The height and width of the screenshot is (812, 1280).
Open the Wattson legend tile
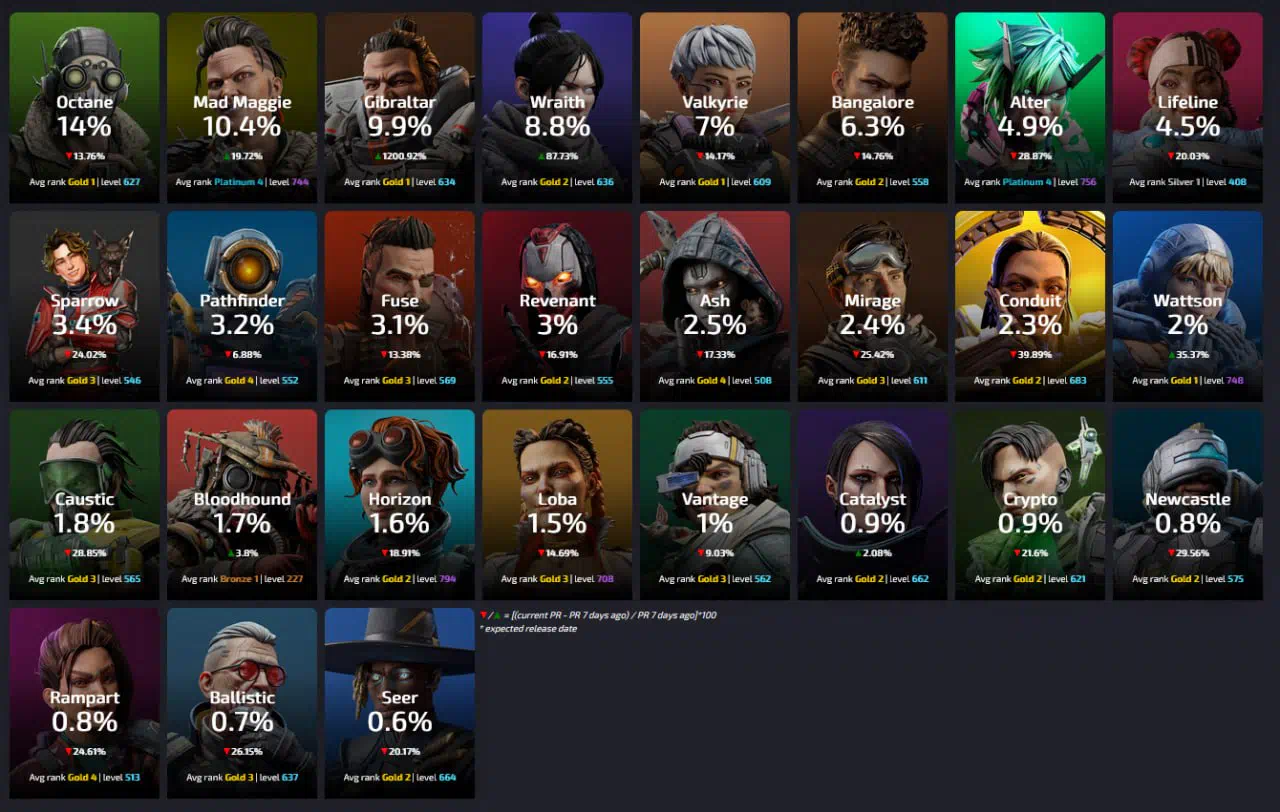(1187, 305)
